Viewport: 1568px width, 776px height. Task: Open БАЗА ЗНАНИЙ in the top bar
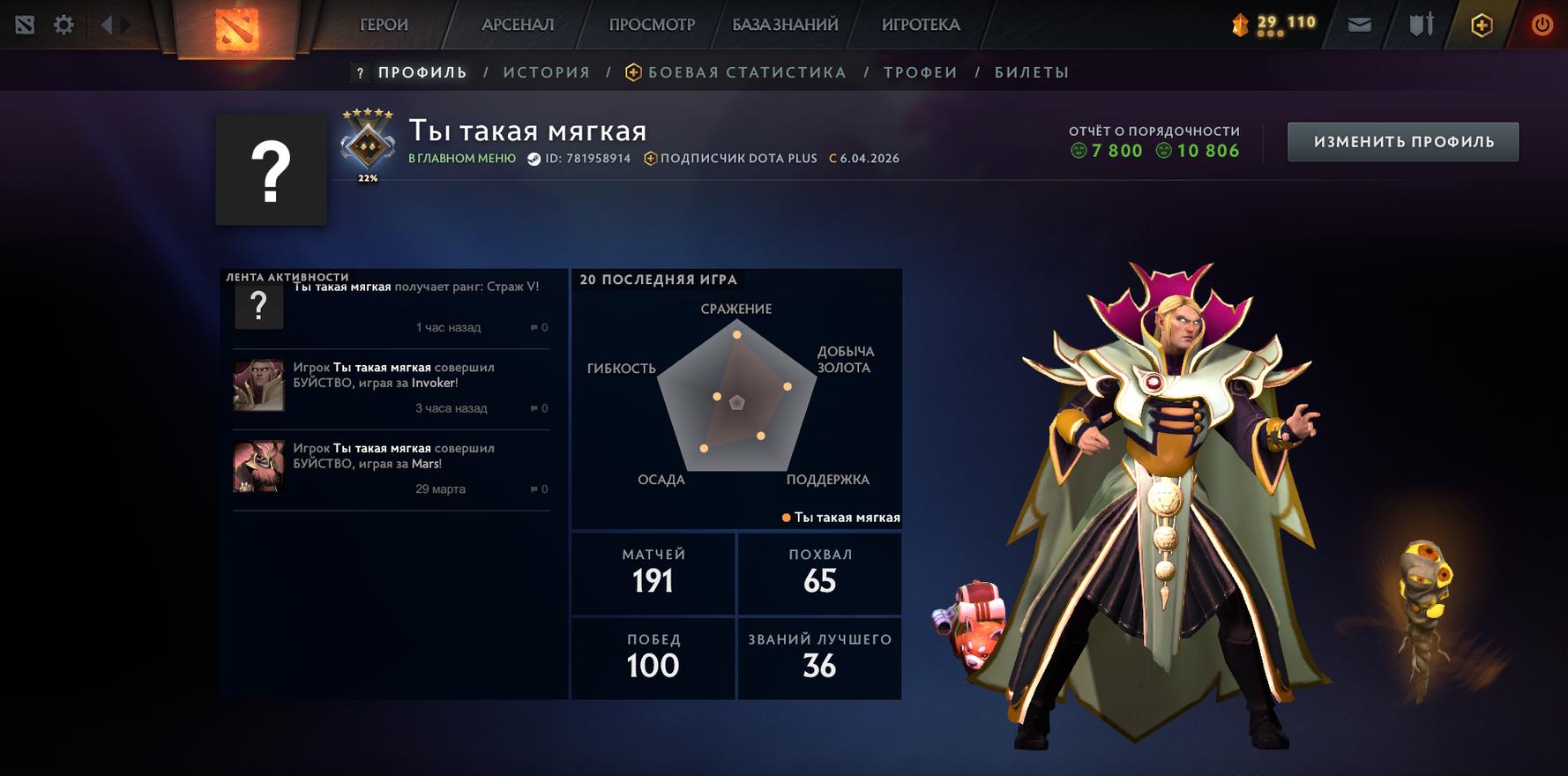(785, 25)
